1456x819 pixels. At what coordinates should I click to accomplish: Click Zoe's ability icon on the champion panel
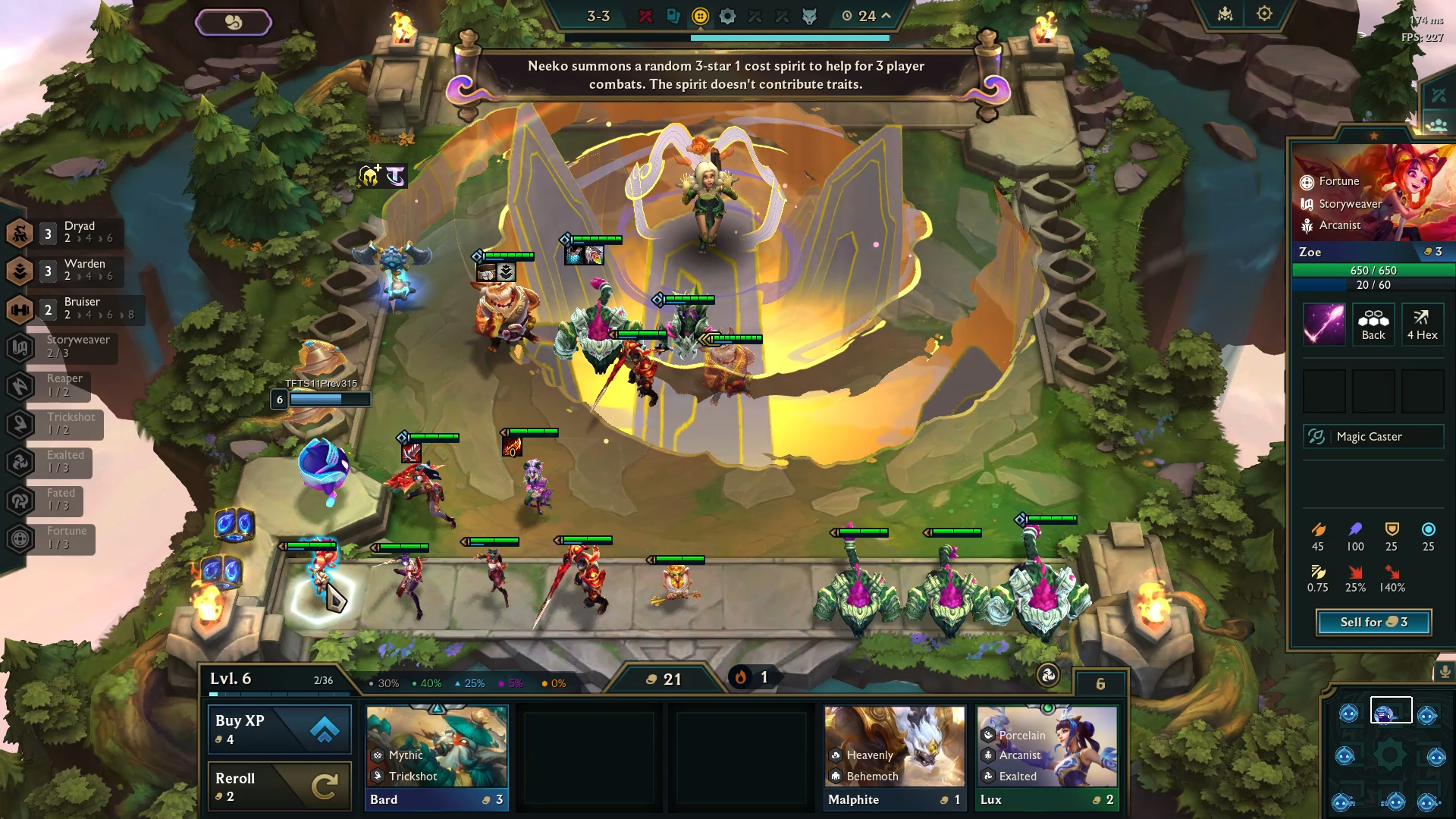coord(1324,325)
